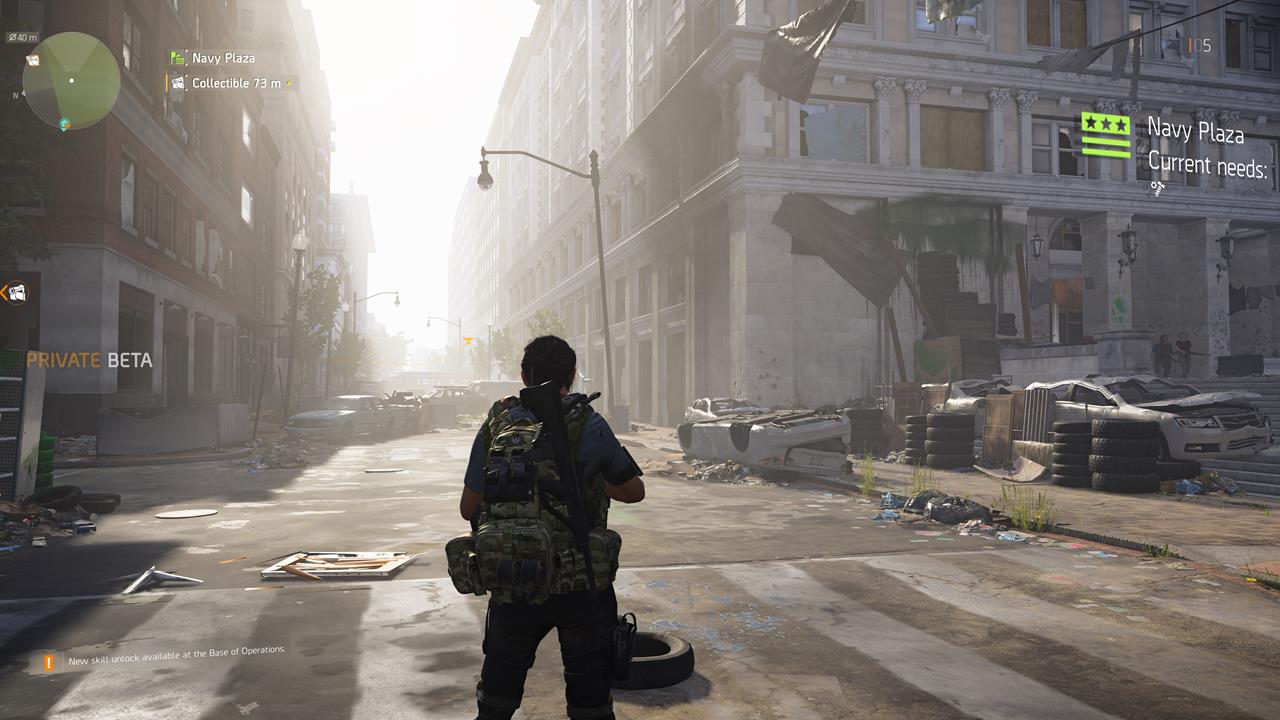Click the player position dot in the minimap center

[71, 80]
